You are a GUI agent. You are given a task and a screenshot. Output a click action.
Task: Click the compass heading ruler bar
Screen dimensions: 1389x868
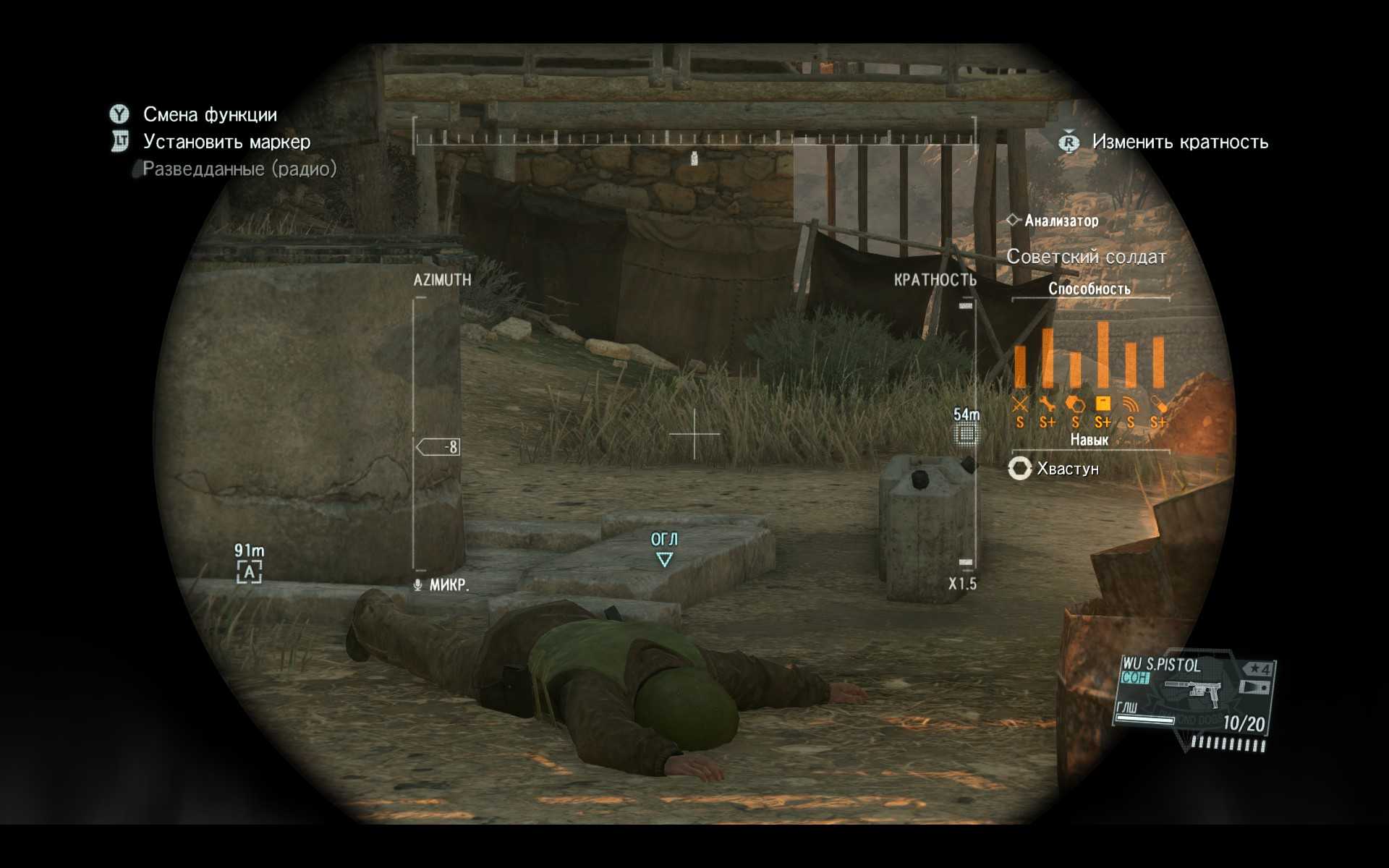pos(694,139)
